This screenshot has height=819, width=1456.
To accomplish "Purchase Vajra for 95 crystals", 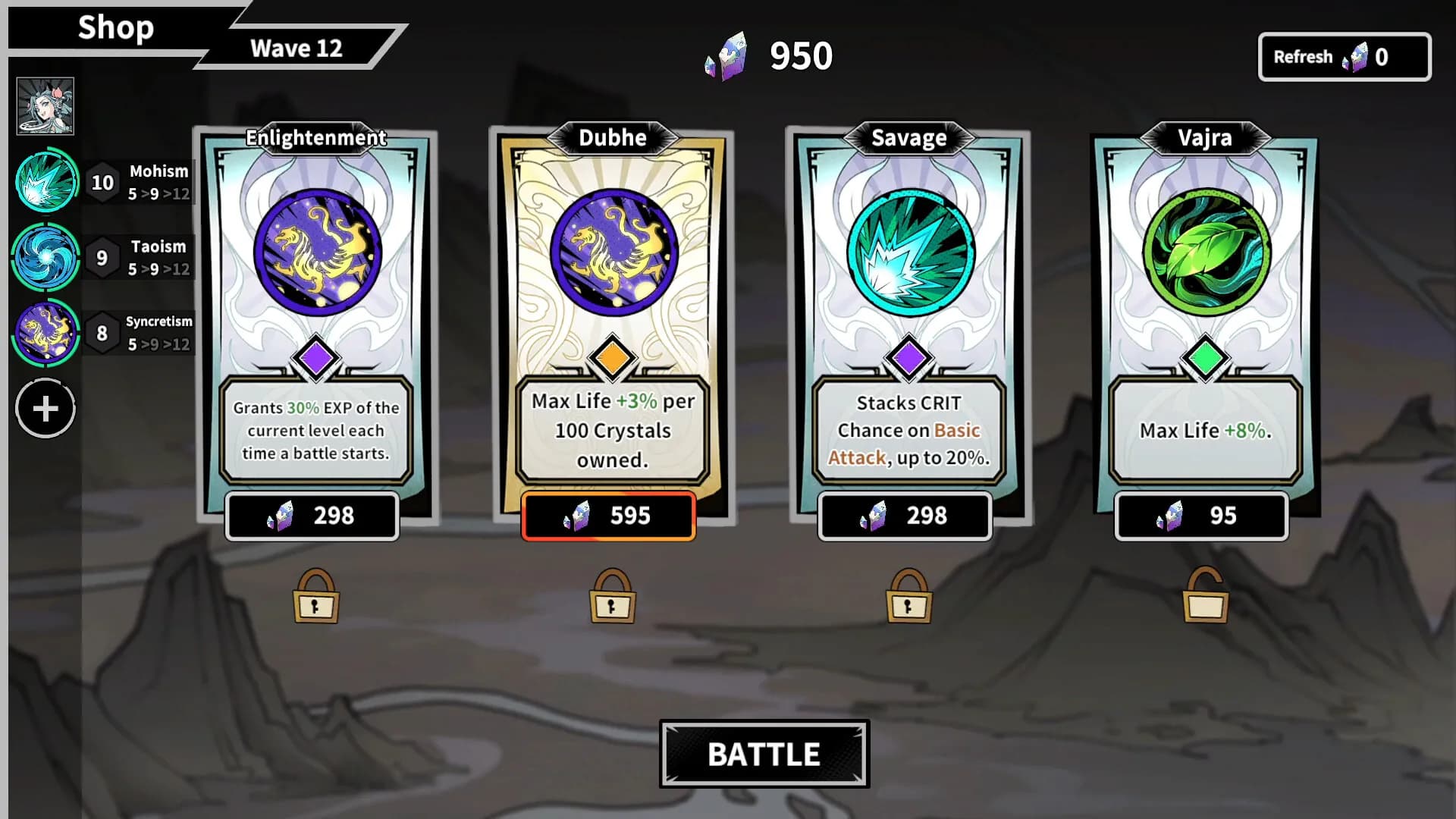I will [x=1200, y=516].
